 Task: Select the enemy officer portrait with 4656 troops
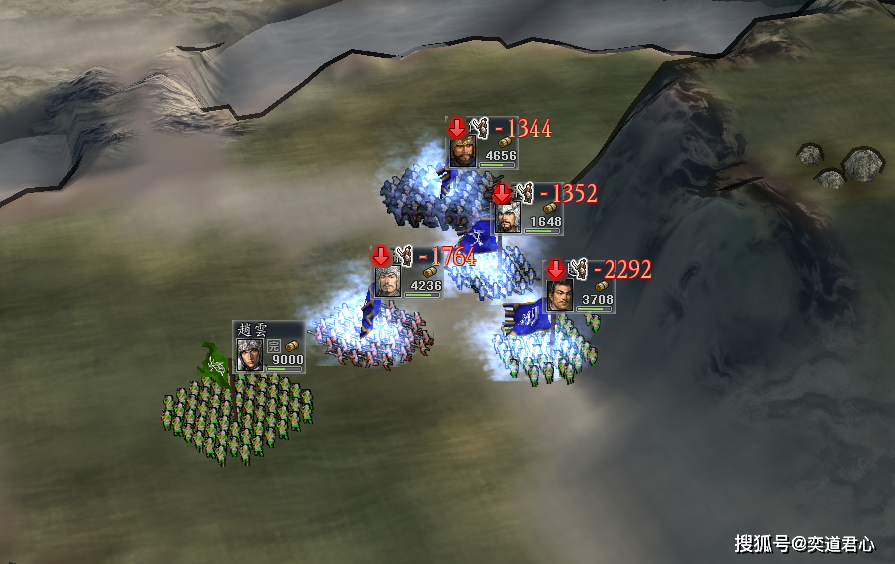pos(461,151)
